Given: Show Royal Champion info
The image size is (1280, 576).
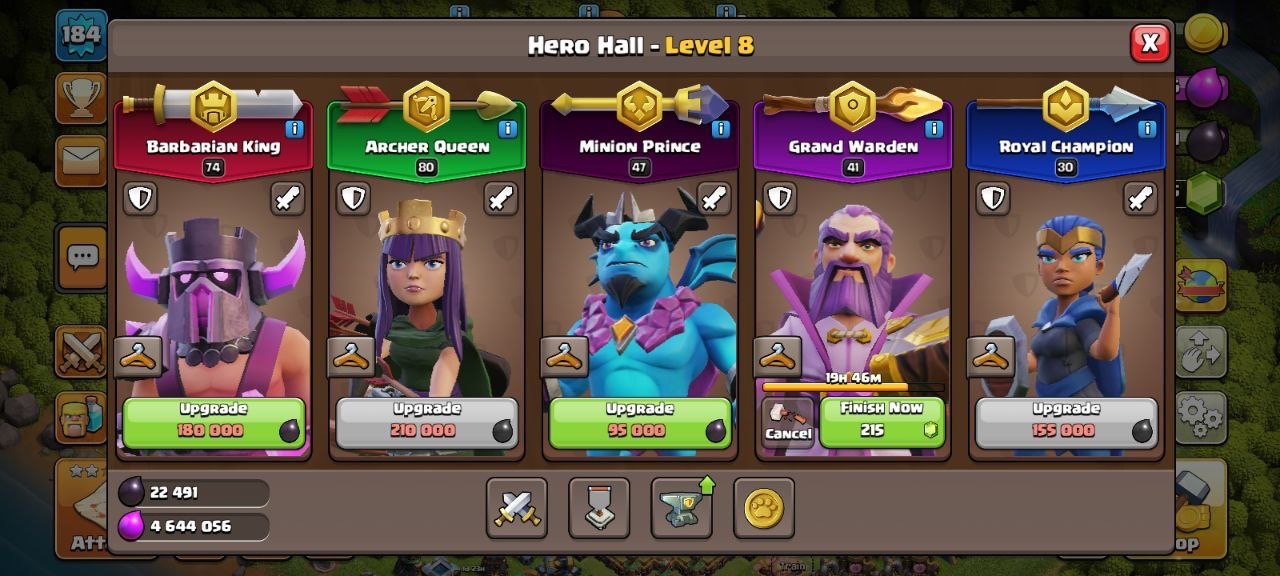Looking at the screenshot, I should [x=1147, y=129].
